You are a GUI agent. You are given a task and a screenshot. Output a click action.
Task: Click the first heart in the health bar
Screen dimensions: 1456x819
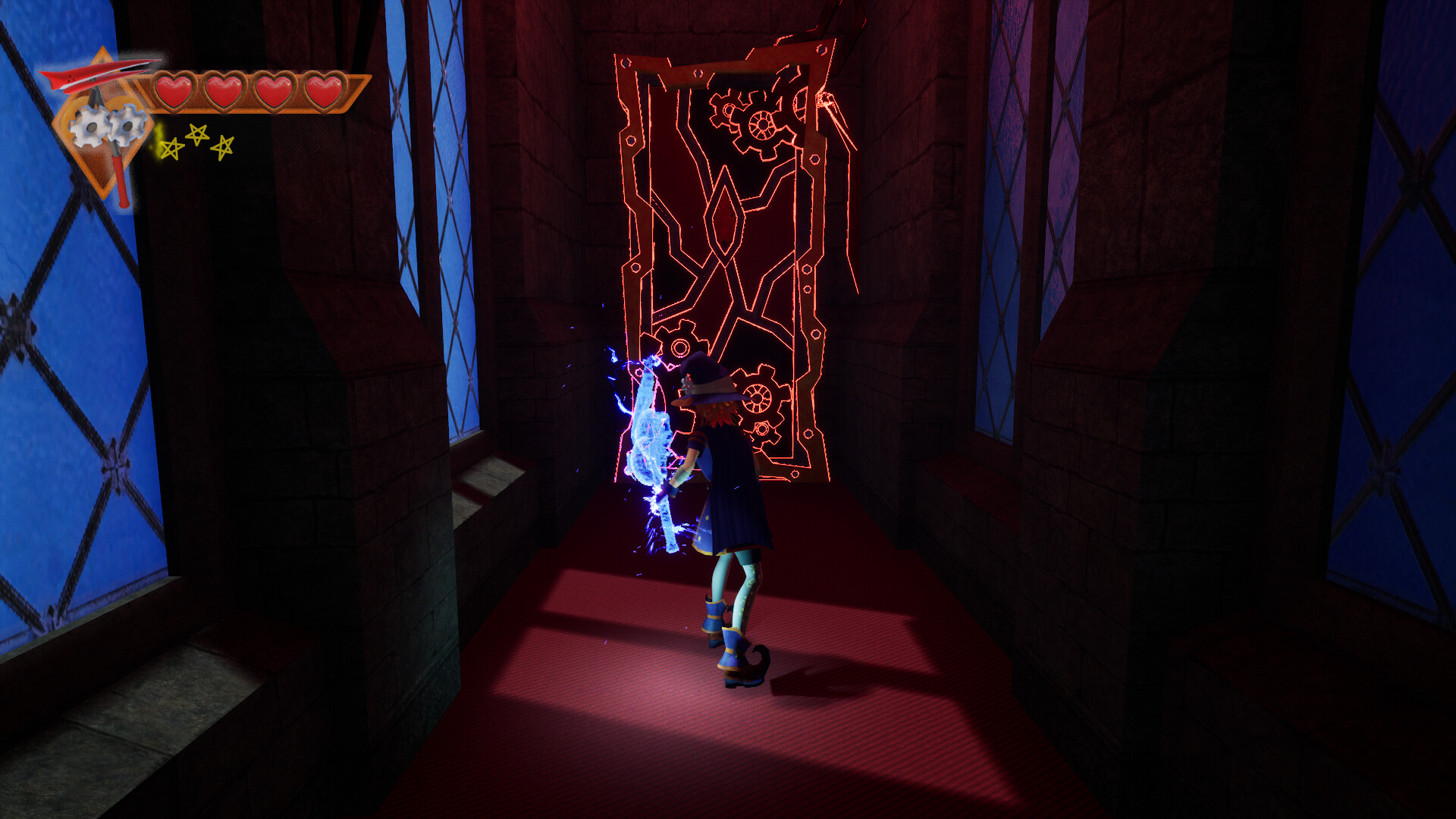pyautogui.click(x=173, y=89)
